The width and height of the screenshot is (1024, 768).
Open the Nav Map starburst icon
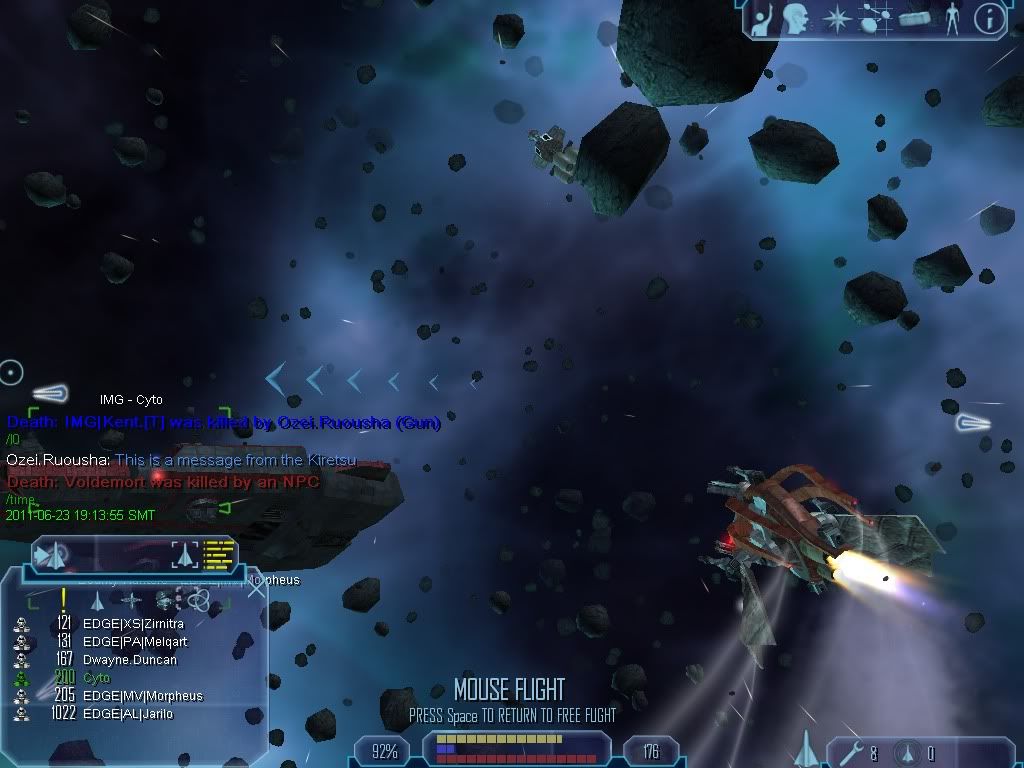[x=835, y=19]
